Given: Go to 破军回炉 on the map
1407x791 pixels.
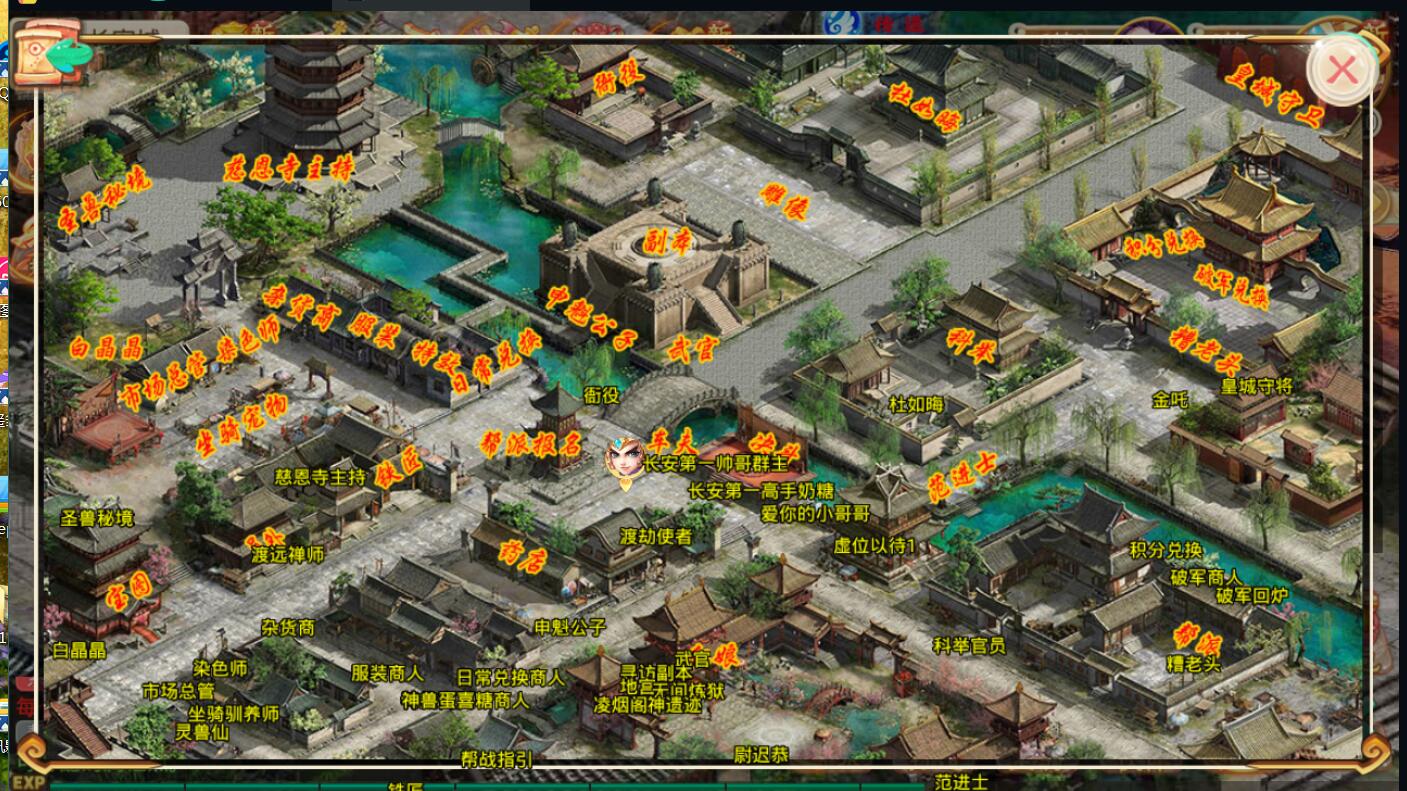Looking at the screenshot, I should pyautogui.click(x=1251, y=596).
